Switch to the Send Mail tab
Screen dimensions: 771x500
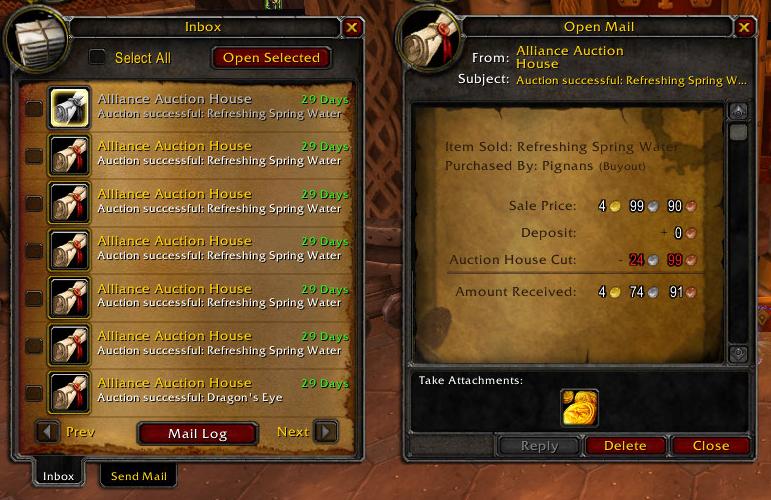(x=138, y=476)
